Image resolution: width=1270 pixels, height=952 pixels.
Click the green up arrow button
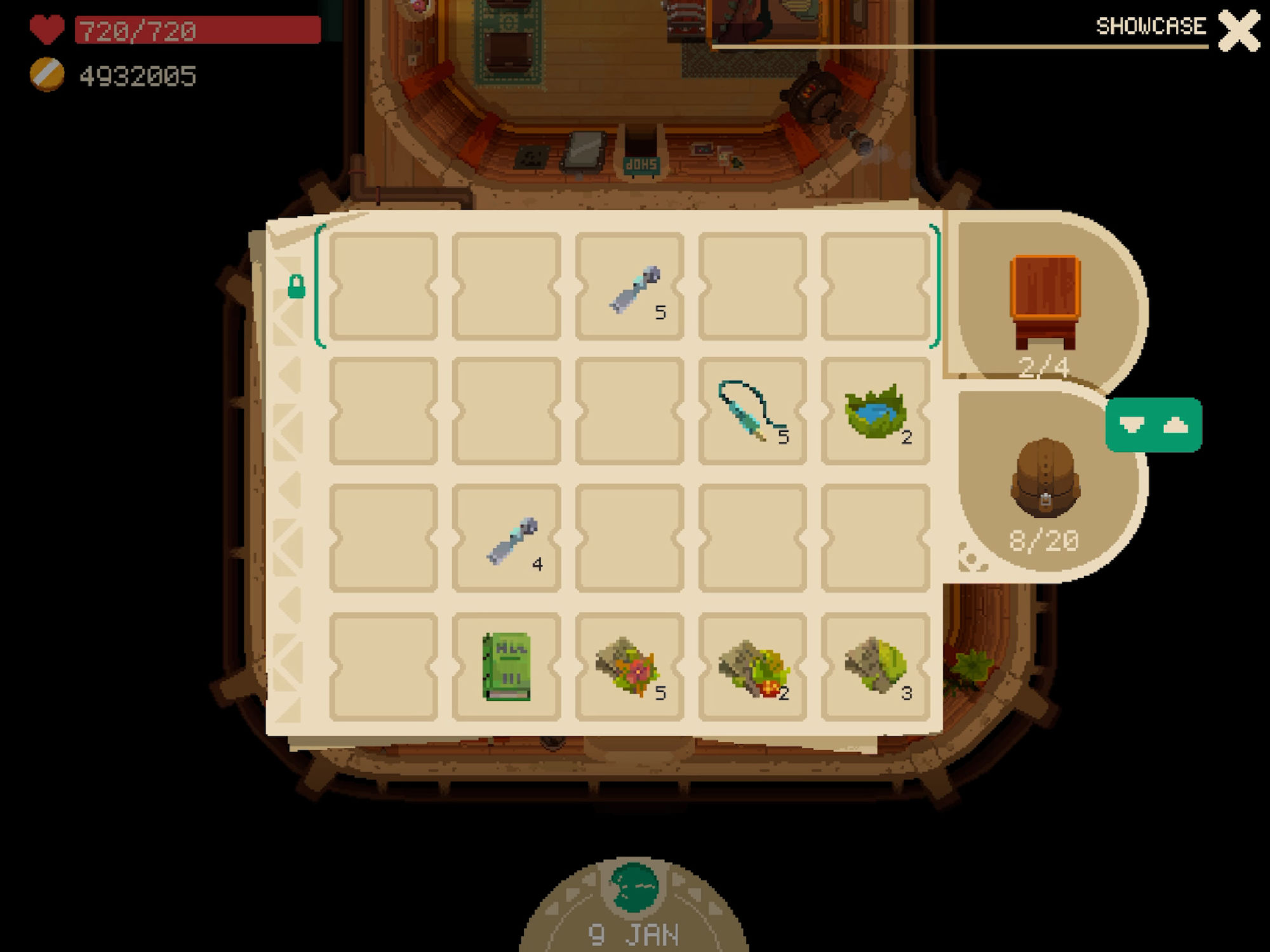(1176, 425)
